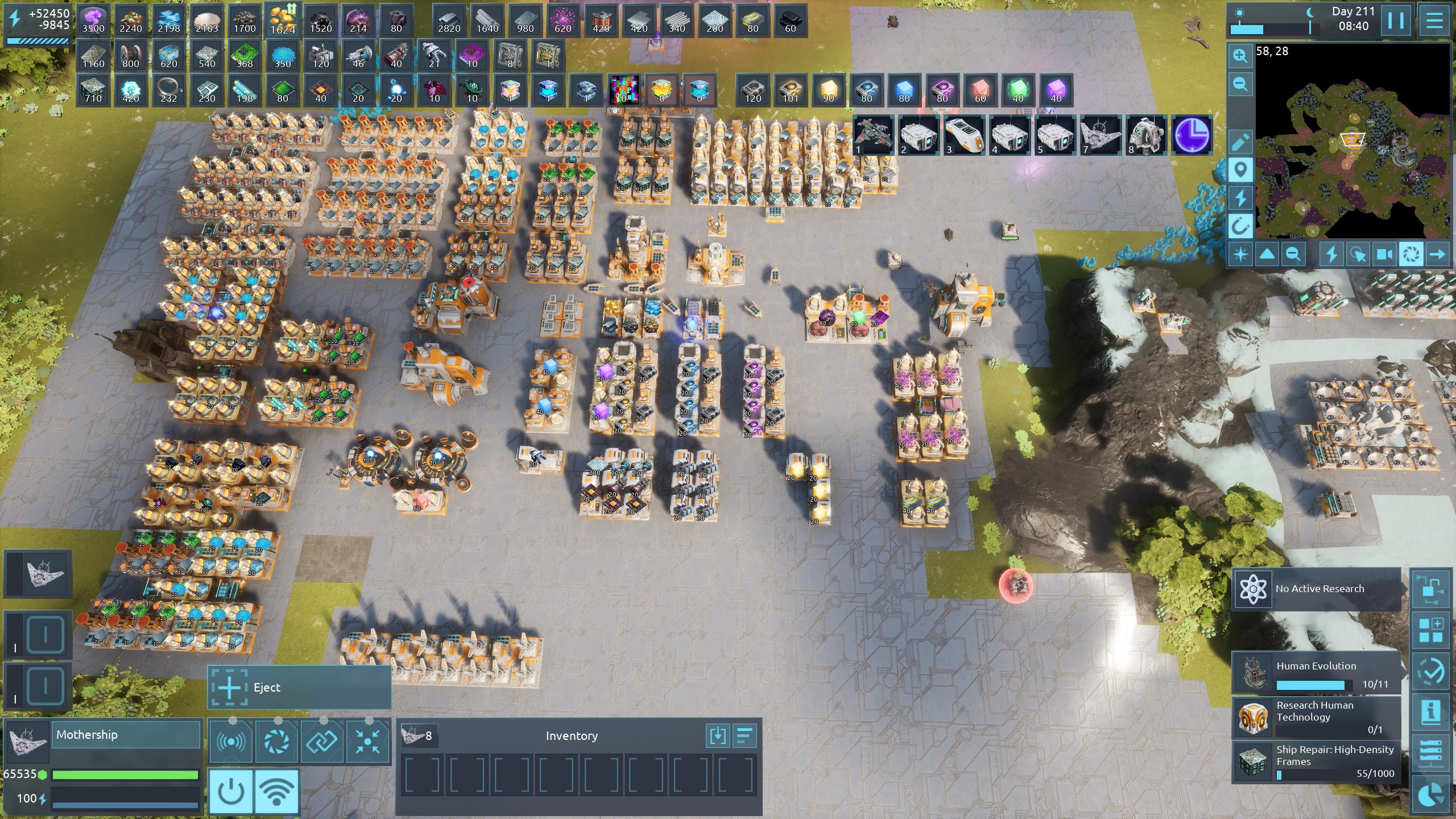Toggle the Wi-Fi signal button
Image resolution: width=1456 pixels, height=819 pixels.
[x=277, y=791]
